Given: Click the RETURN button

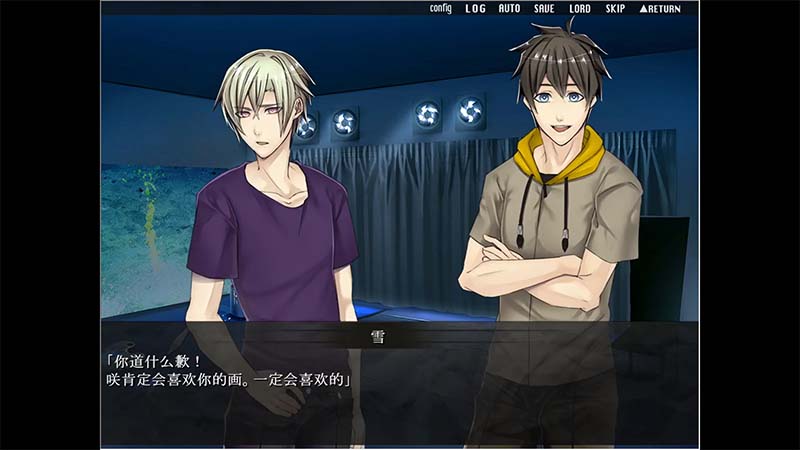Looking at the screenshot, I should click(659, 9).
